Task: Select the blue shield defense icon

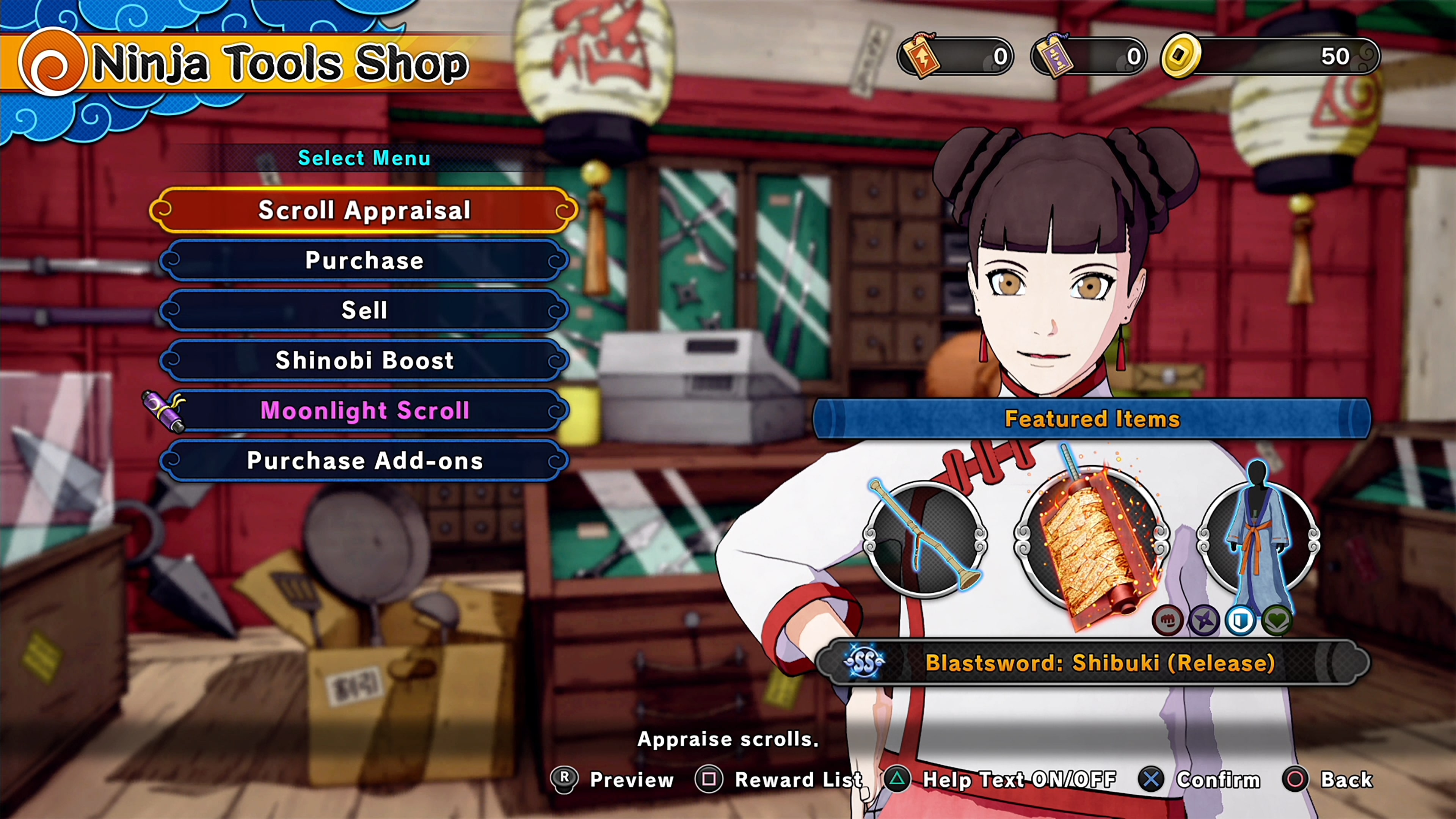Action: tap(1241, 620)
